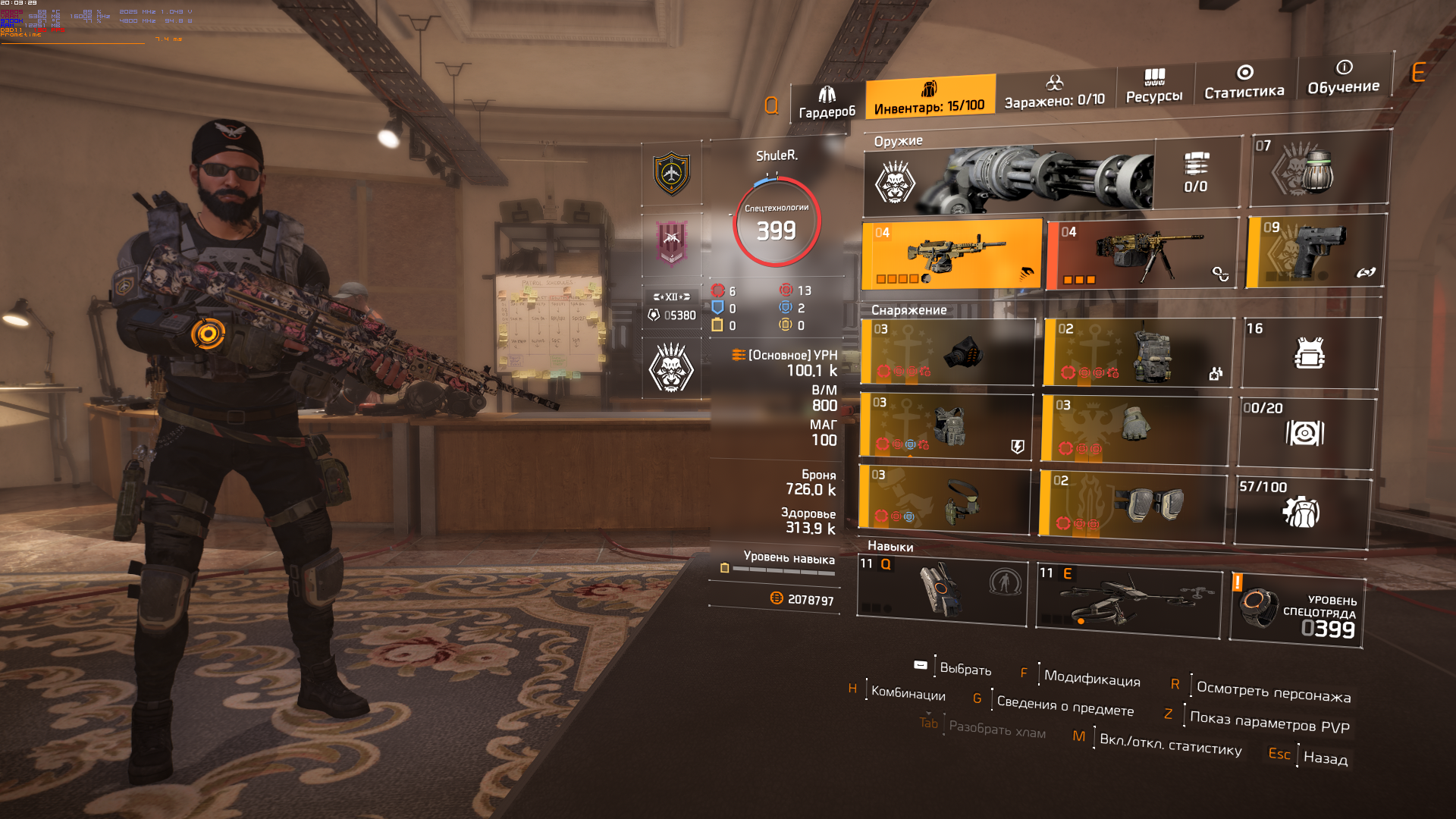1456x819 pixels.
Task: Show the Статистика tab
Action: 1244,83
